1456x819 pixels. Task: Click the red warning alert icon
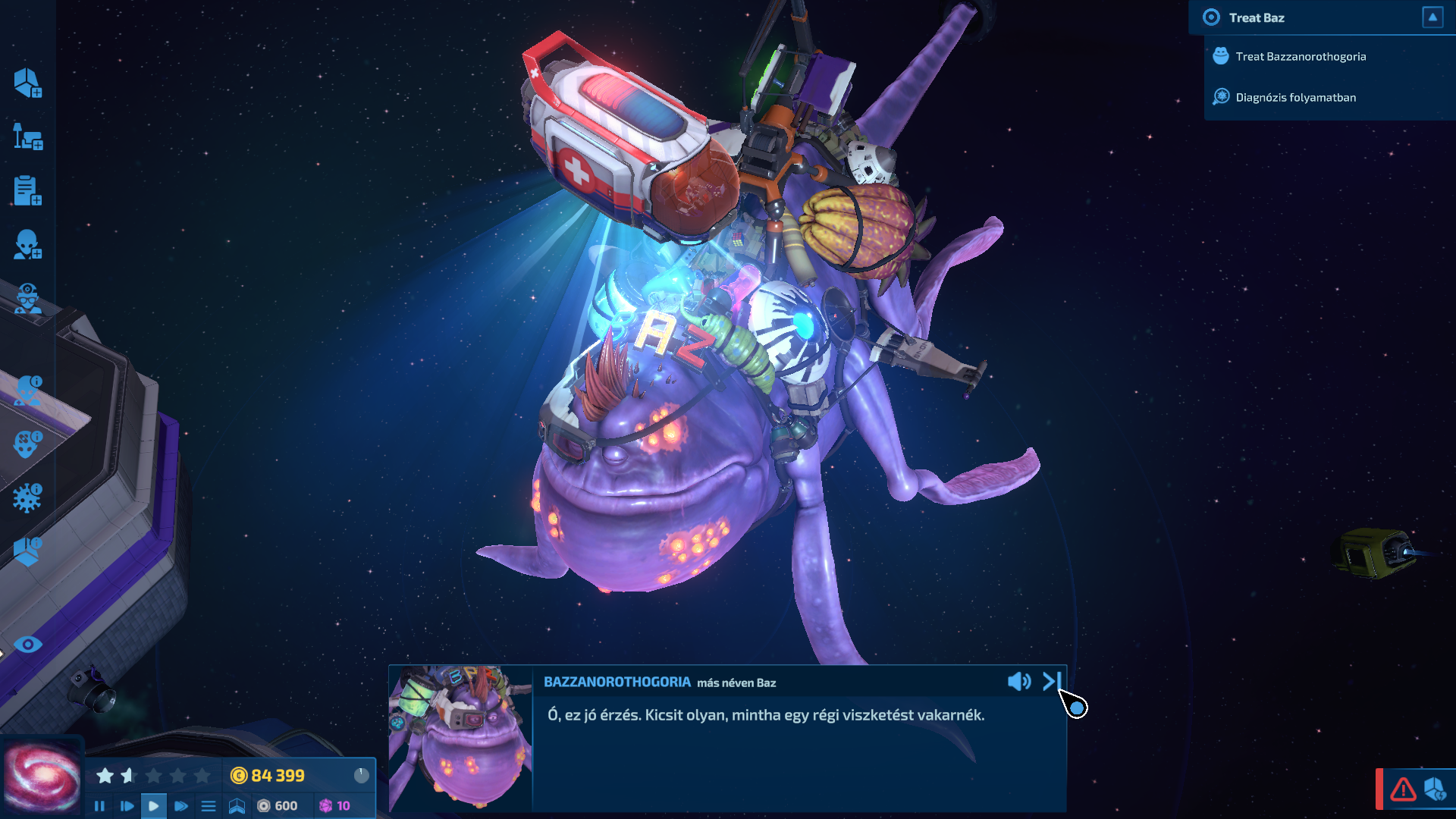pos(1403,789)
